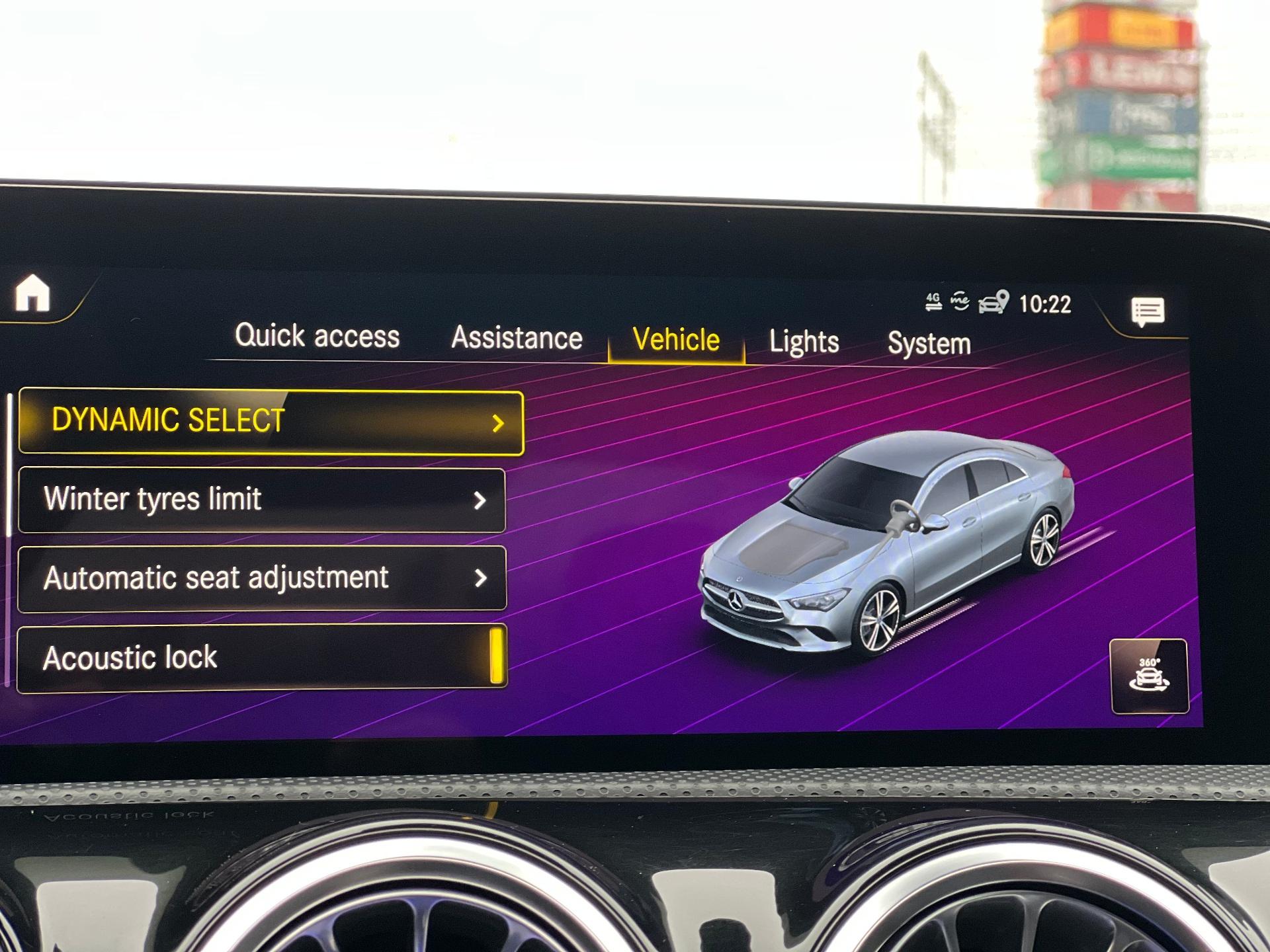The height and width of the screenshot is (952, 1270).
Task: Select the Vehicle tab
Action: pos(676,340)
